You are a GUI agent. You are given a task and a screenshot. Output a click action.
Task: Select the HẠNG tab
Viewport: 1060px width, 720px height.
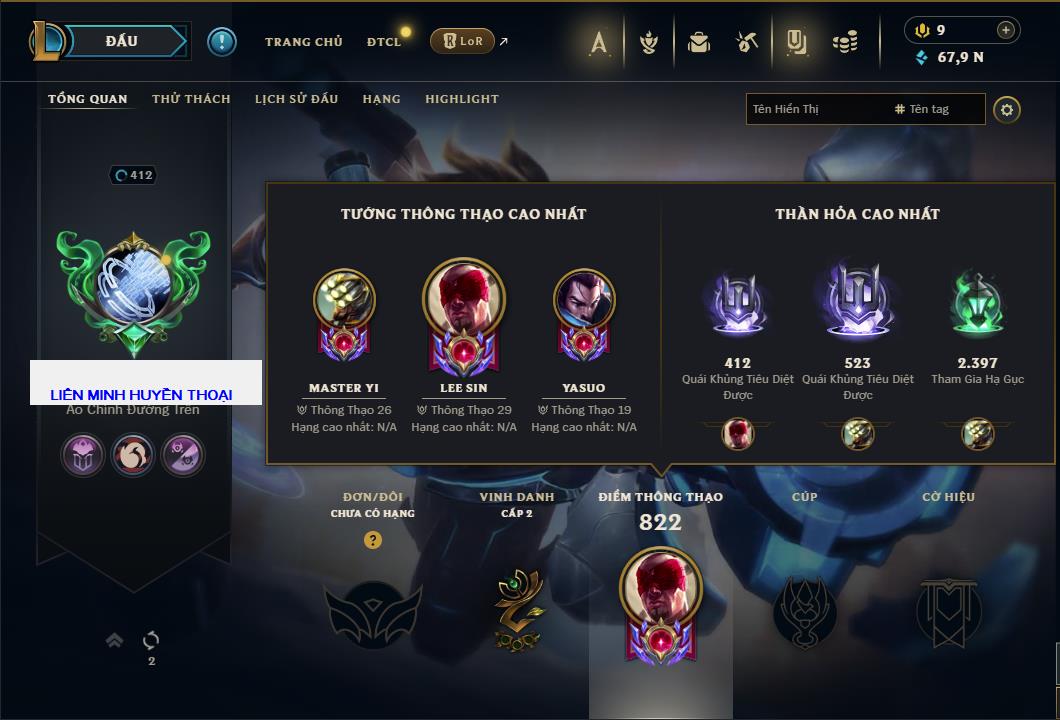(x=381, y=99)
